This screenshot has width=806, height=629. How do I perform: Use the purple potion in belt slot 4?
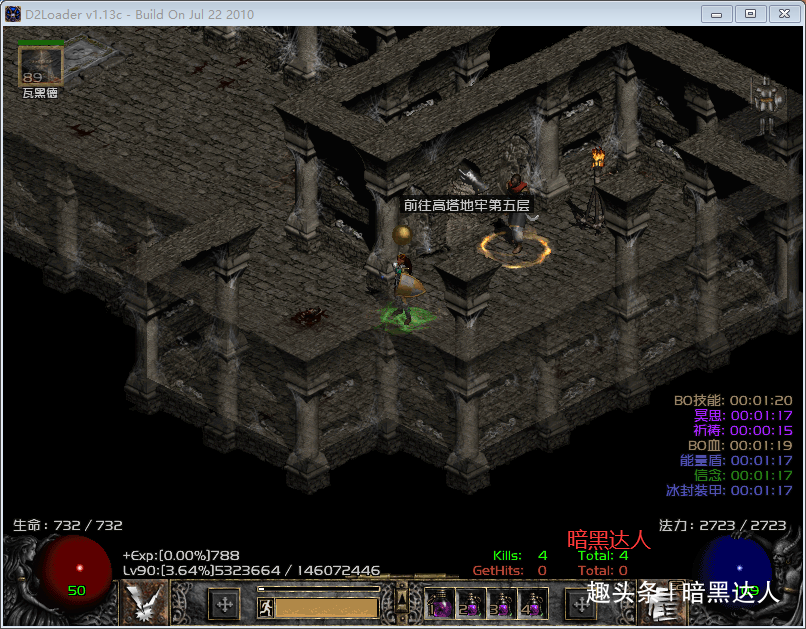[x=532, y=603]
